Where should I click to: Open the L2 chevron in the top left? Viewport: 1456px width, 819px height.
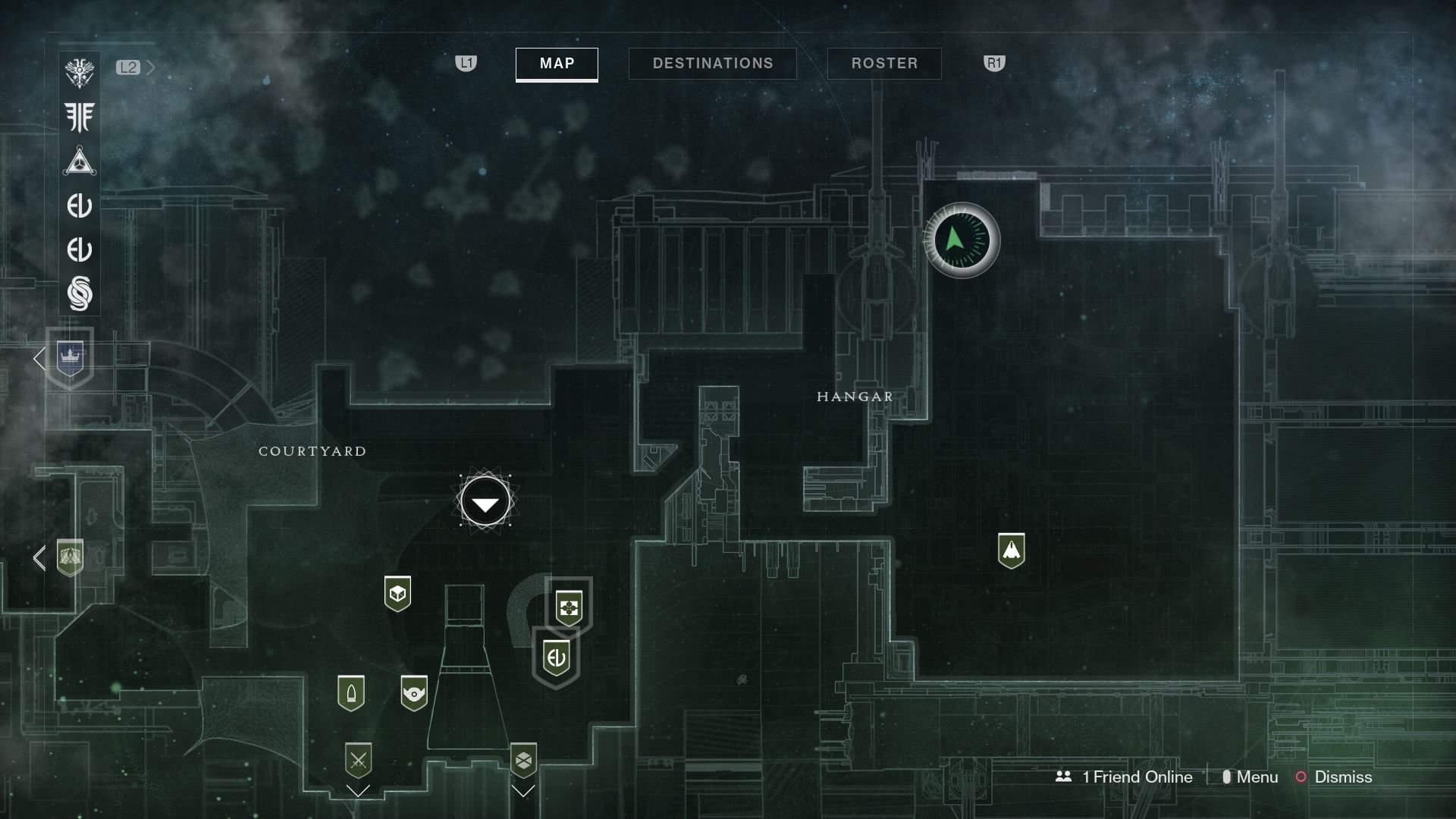(x=152, y=67)
